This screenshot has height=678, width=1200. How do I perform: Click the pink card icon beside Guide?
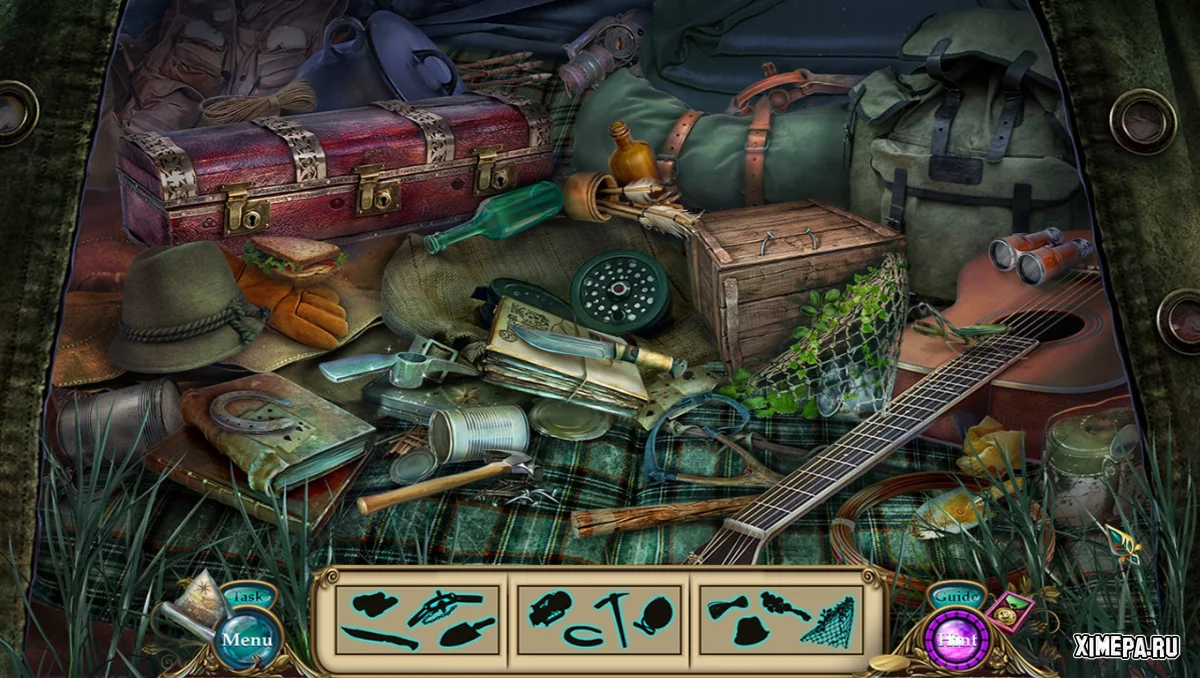coord(1012,611)
